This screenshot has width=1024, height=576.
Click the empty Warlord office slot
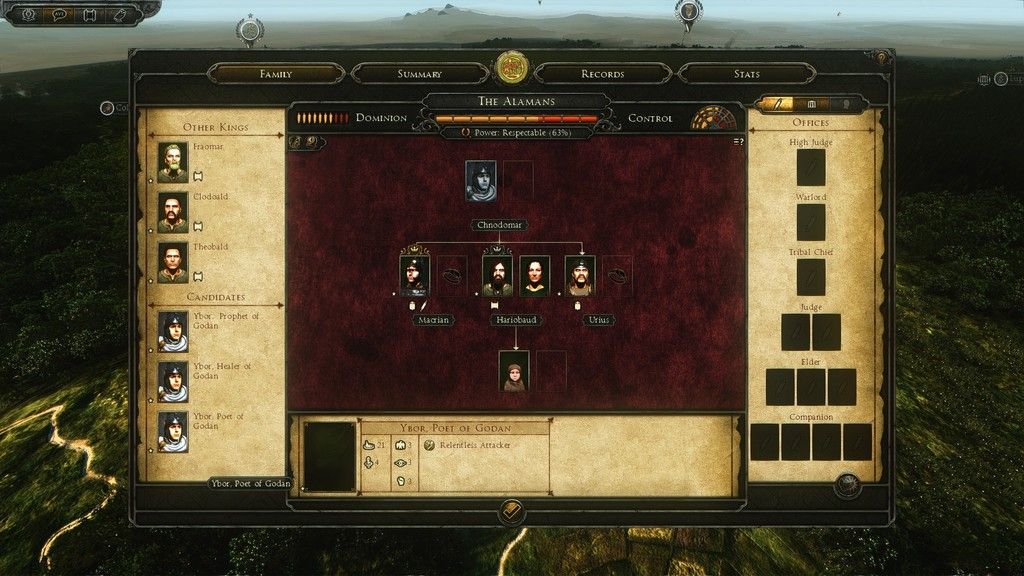click(x=811, y=222)
